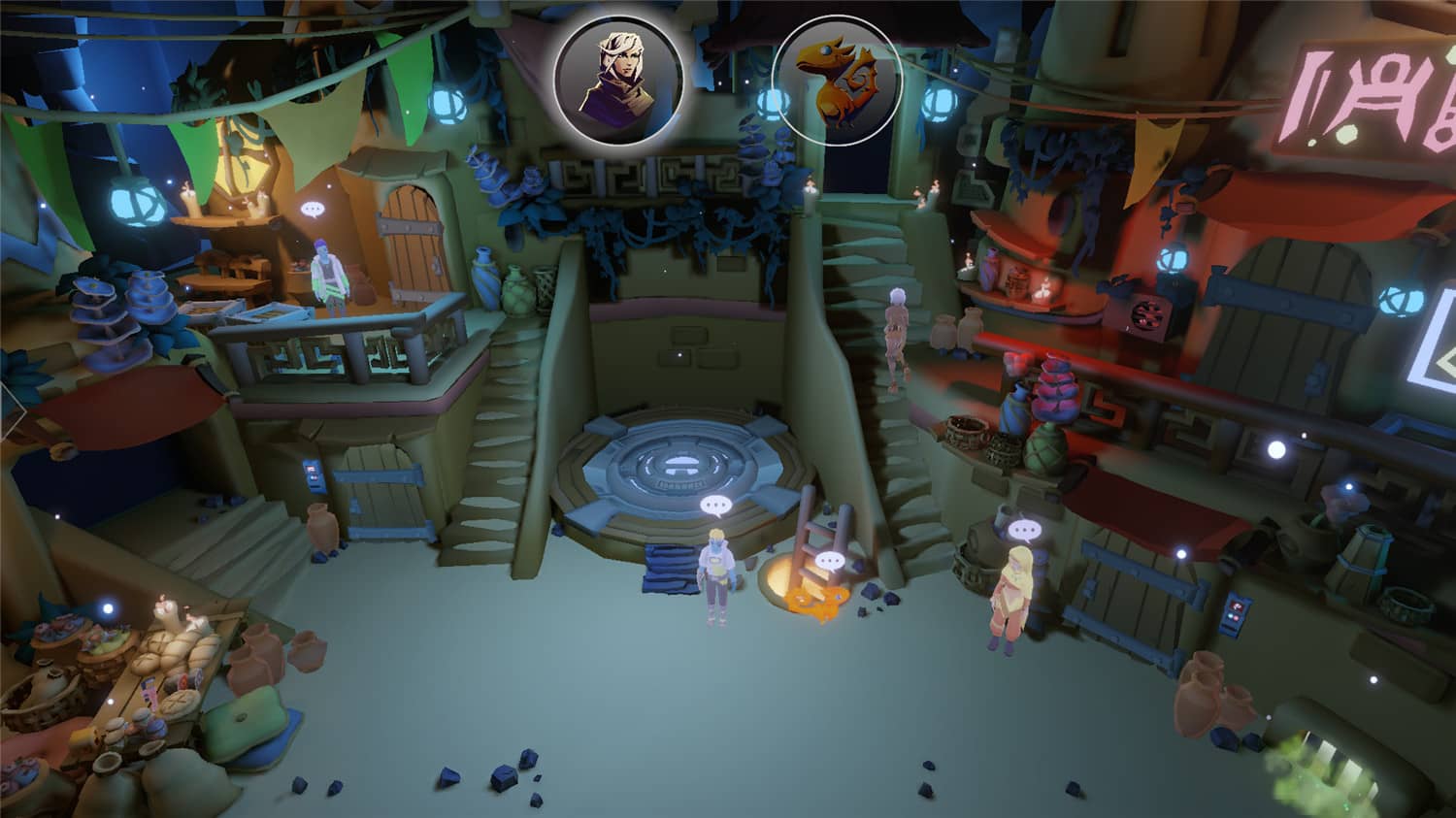Open speech bubble above the blonde woman
This screenshot has height=818, width=1456.
1023,530
